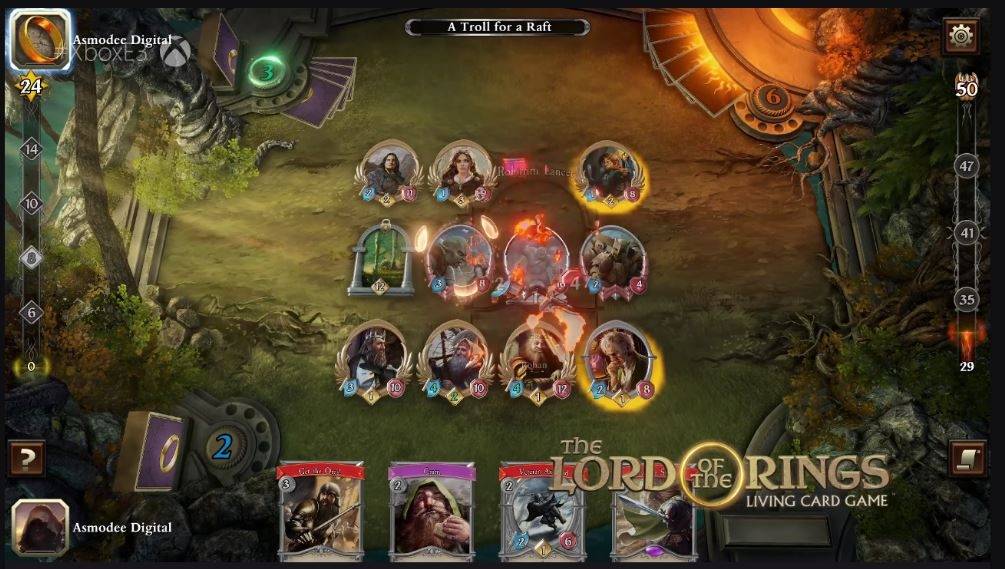Target the burning troll enemy
This screenshot has height=569, width=1005.
click(x=536, y=262)
